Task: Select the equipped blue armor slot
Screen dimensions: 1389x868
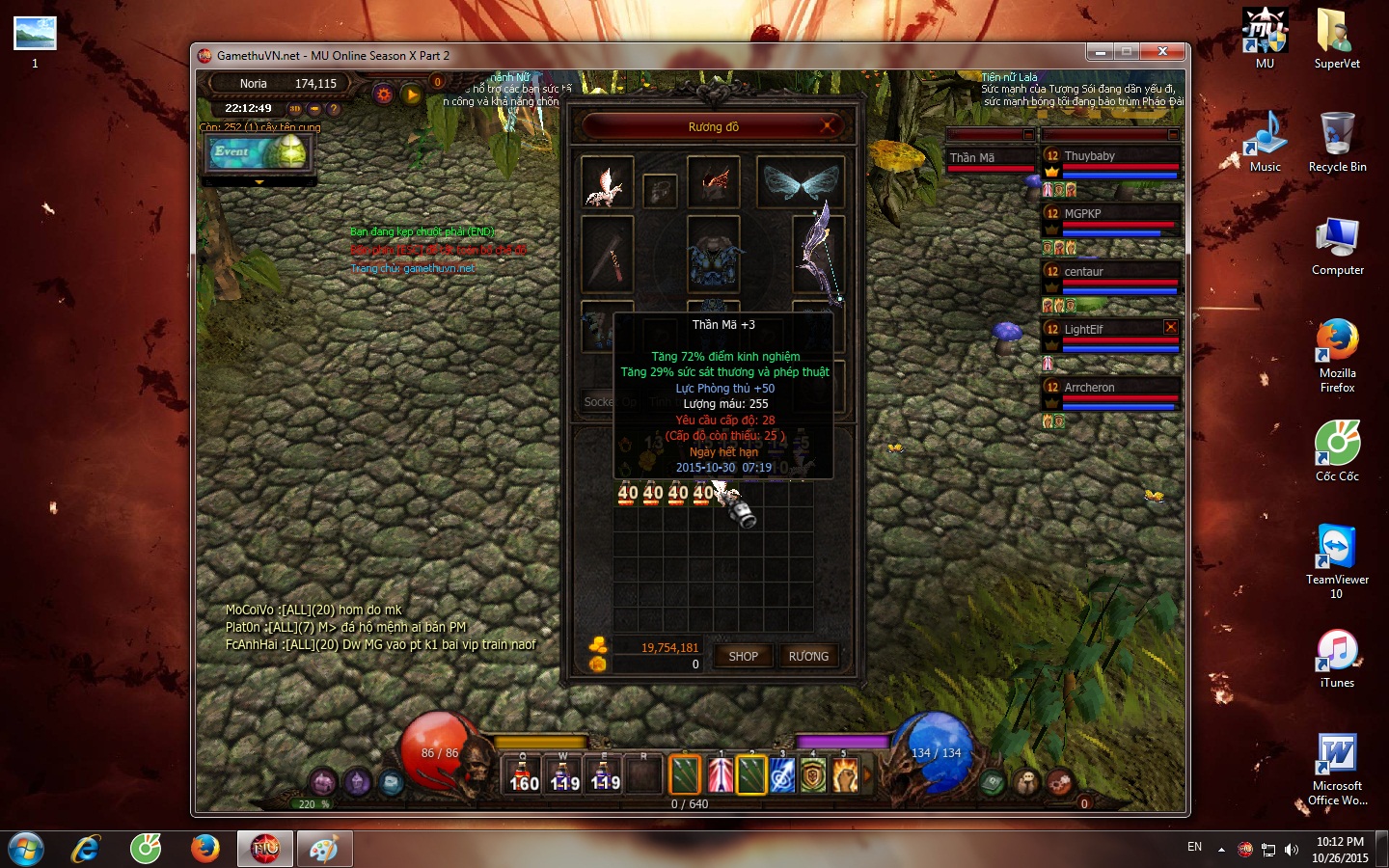Action: 713,255
